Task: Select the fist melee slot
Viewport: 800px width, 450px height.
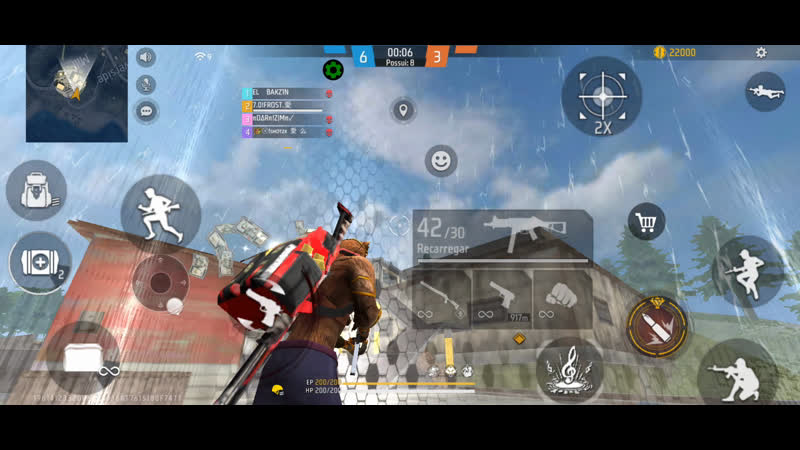Action: tap(561, 297)
